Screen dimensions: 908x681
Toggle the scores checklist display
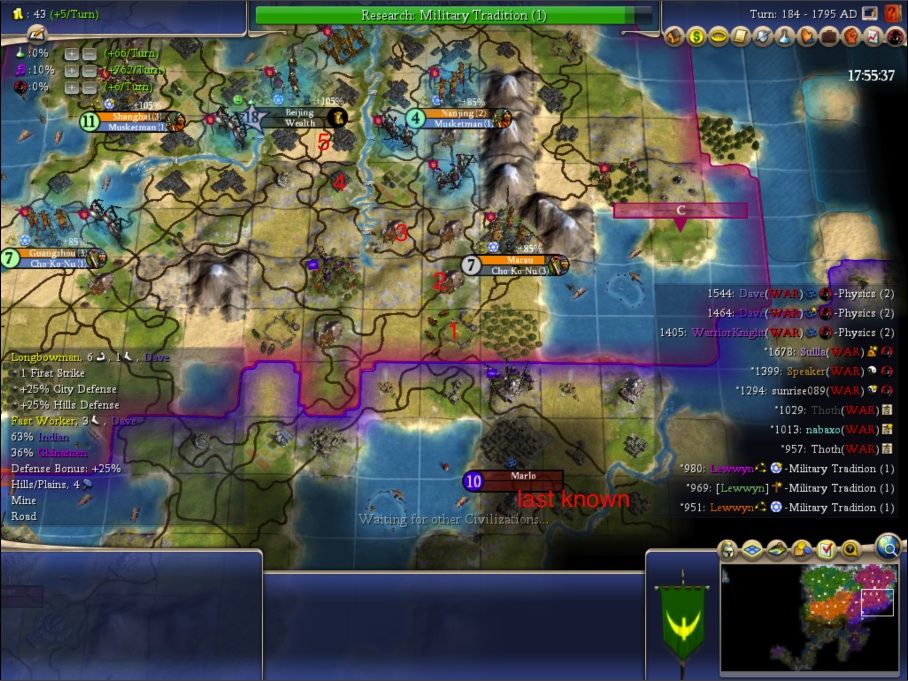[826, 549]
